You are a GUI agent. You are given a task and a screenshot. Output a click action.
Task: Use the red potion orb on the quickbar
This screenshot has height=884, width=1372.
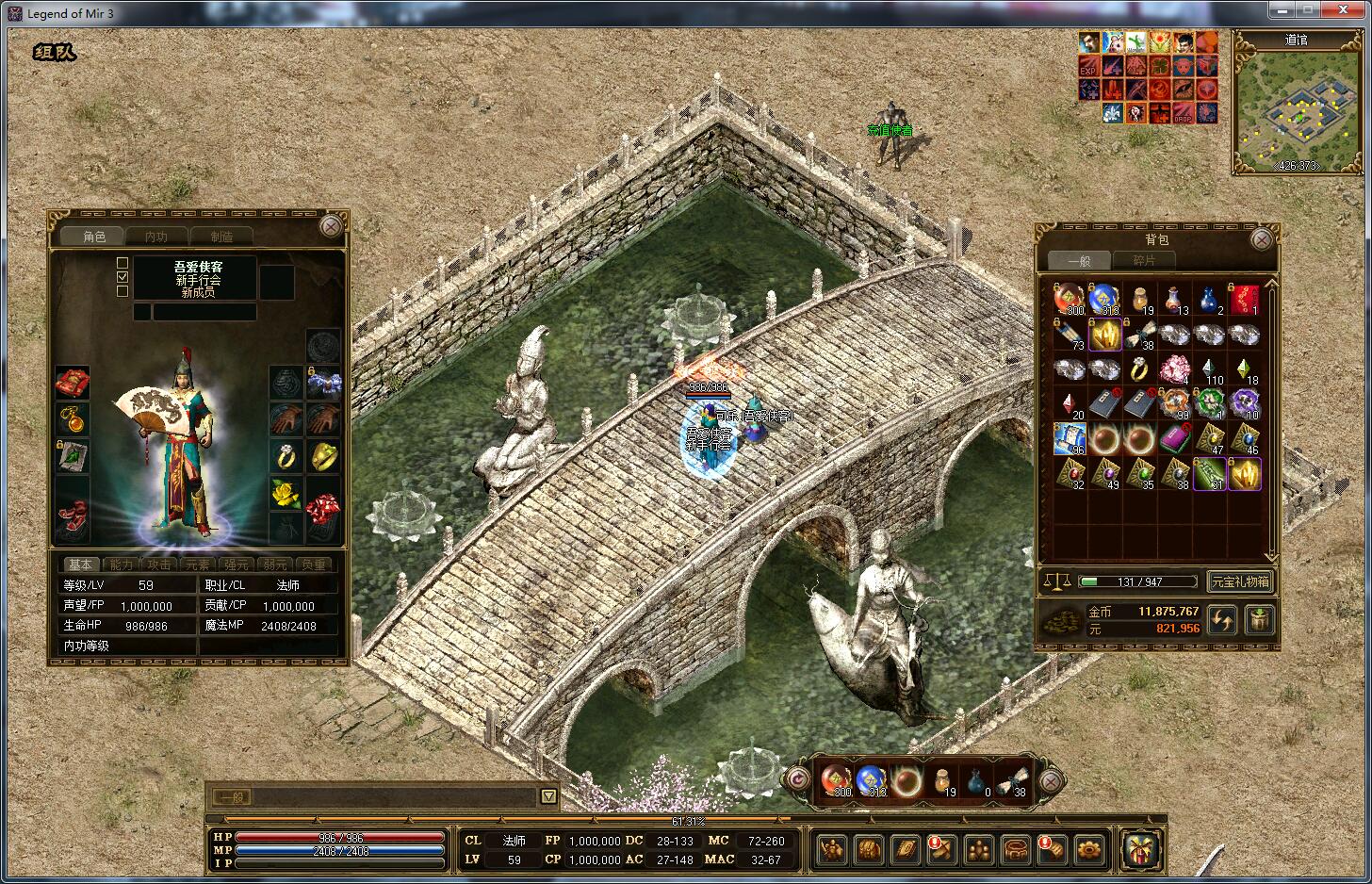pyautogui.click(x=835, y=780)
